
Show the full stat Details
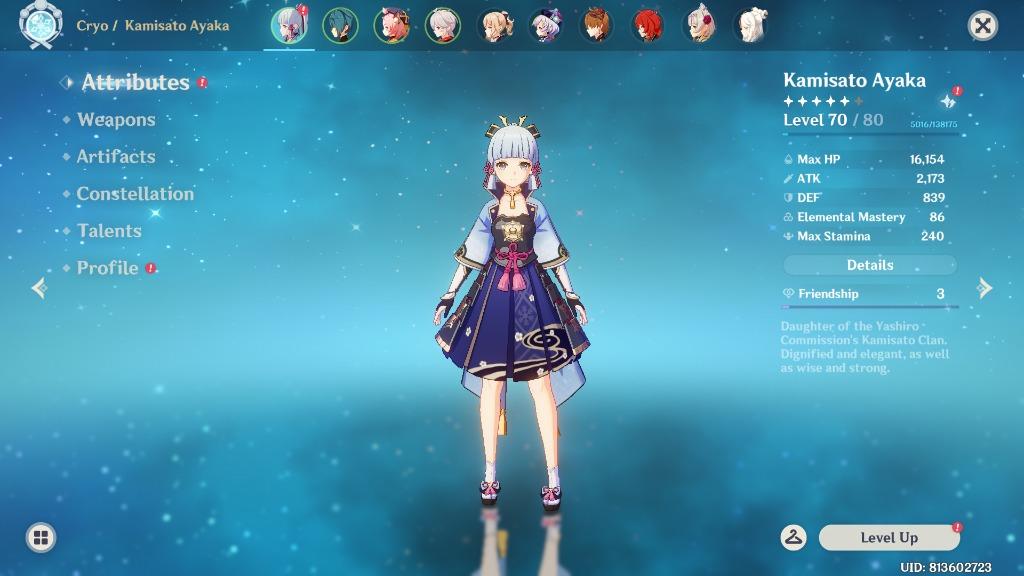[x=869, y=265]
